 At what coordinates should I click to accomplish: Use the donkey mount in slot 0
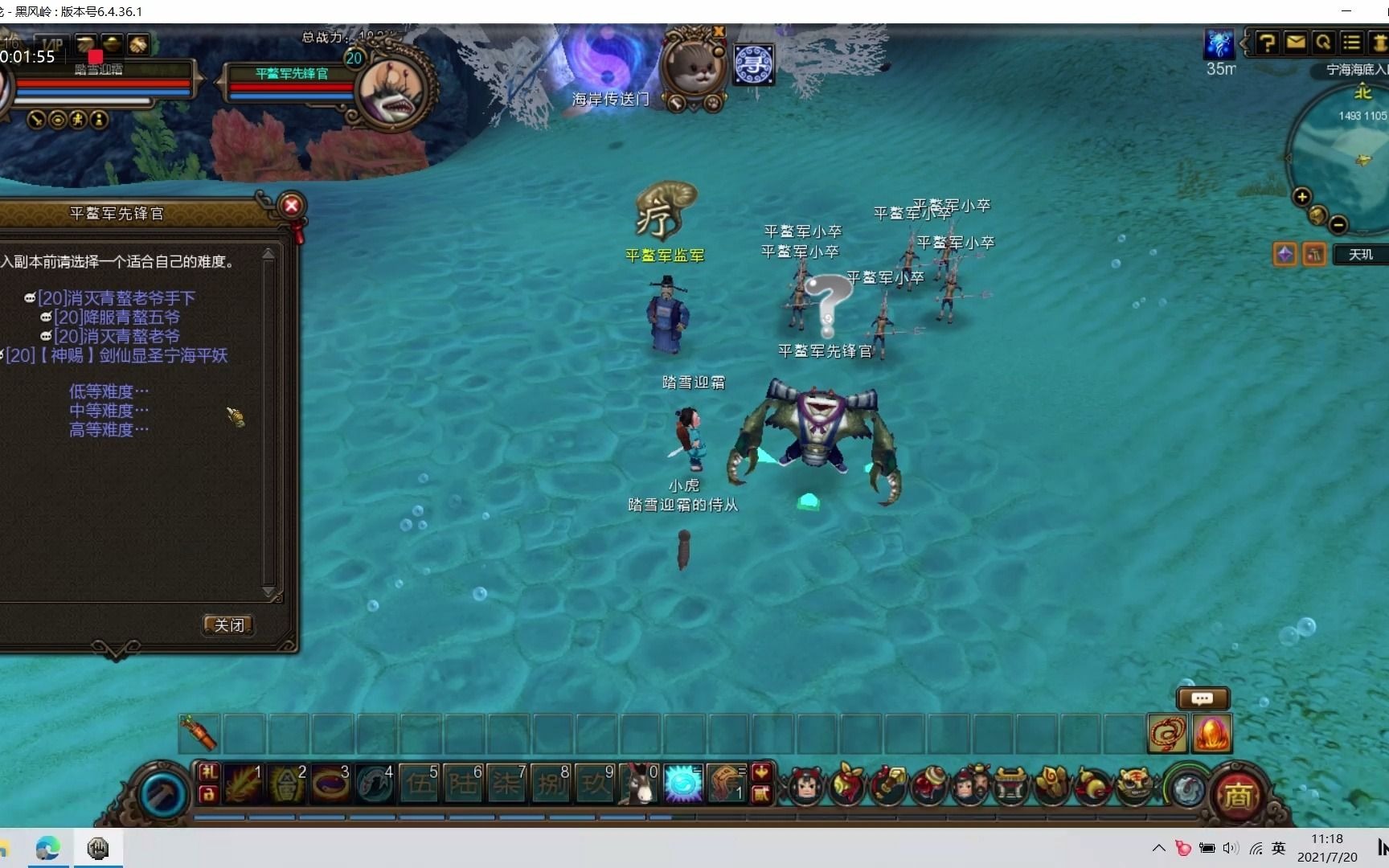[x=640, y=784]
